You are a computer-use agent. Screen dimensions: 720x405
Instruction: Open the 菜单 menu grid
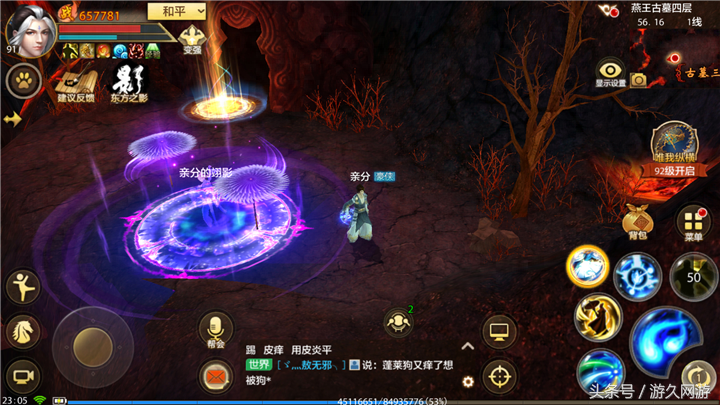(x=693, y=223)
